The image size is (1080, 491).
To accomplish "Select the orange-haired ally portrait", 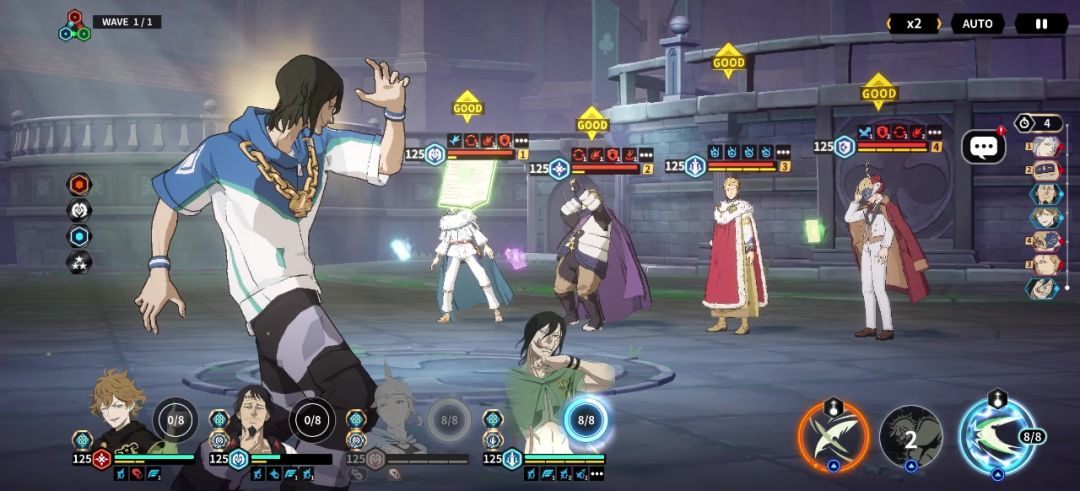I will point(118,410).
